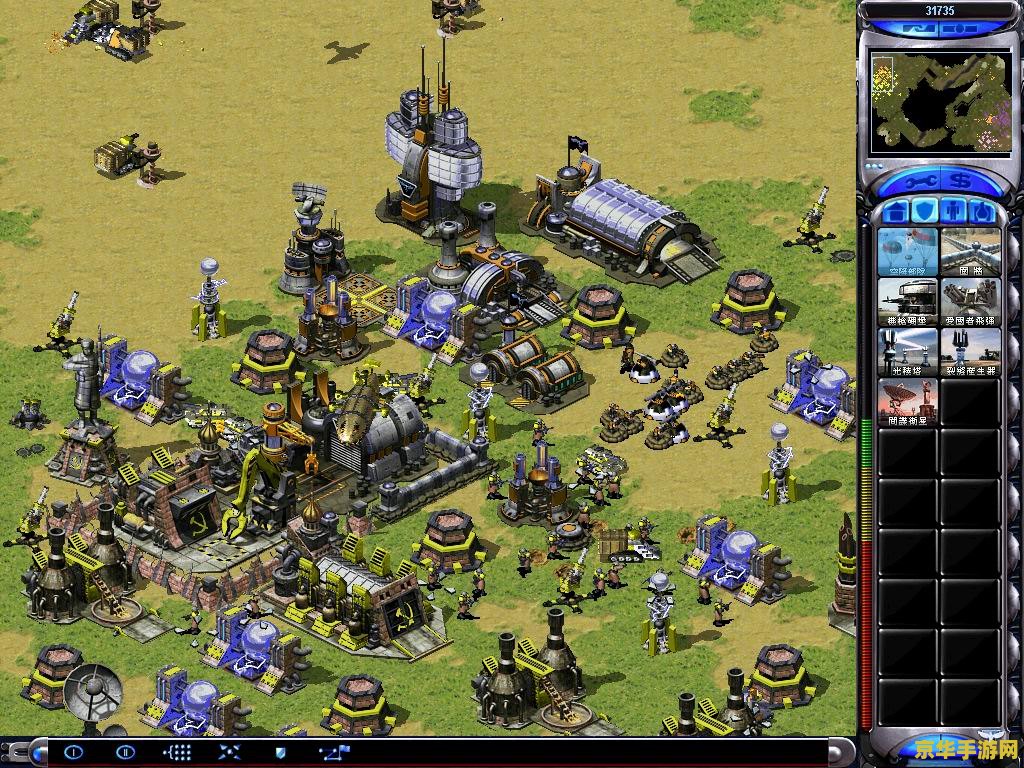Select team one on the command bar
The image size is (1024, 768).
pos(74,752)
